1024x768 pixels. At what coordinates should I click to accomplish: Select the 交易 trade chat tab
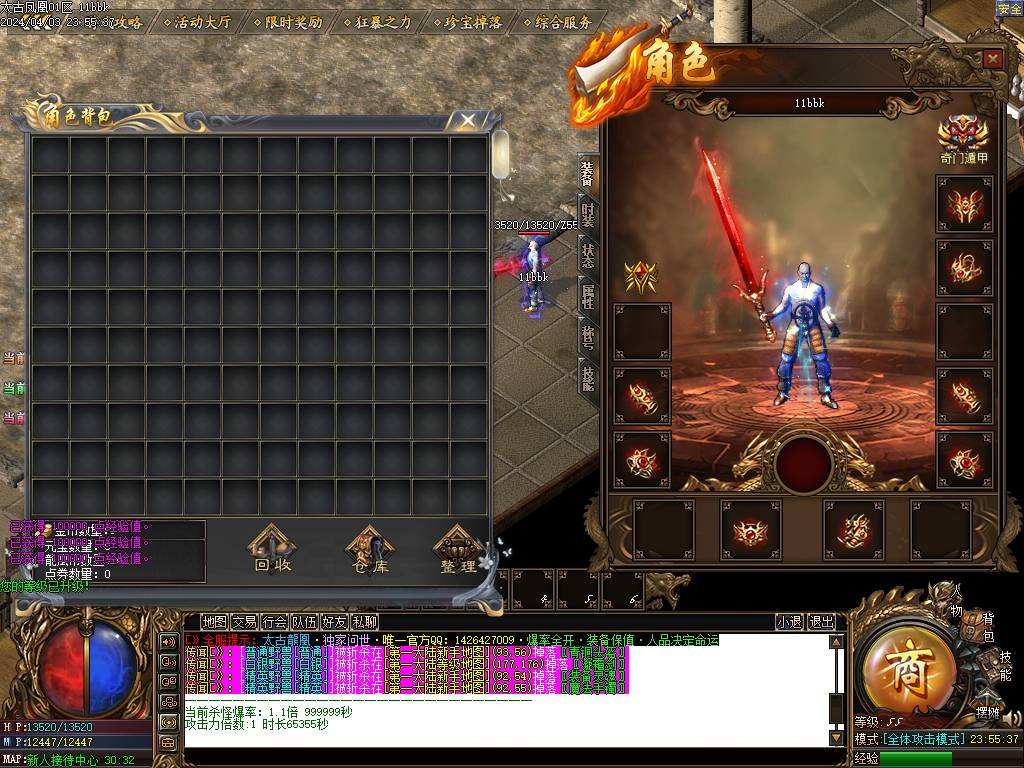(x=244, y=621)
